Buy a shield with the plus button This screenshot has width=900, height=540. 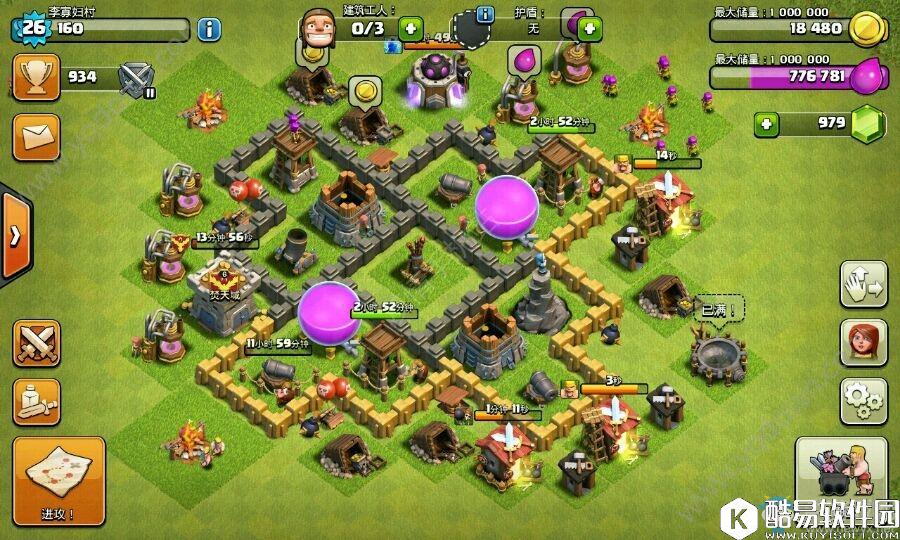click(589, 29)
